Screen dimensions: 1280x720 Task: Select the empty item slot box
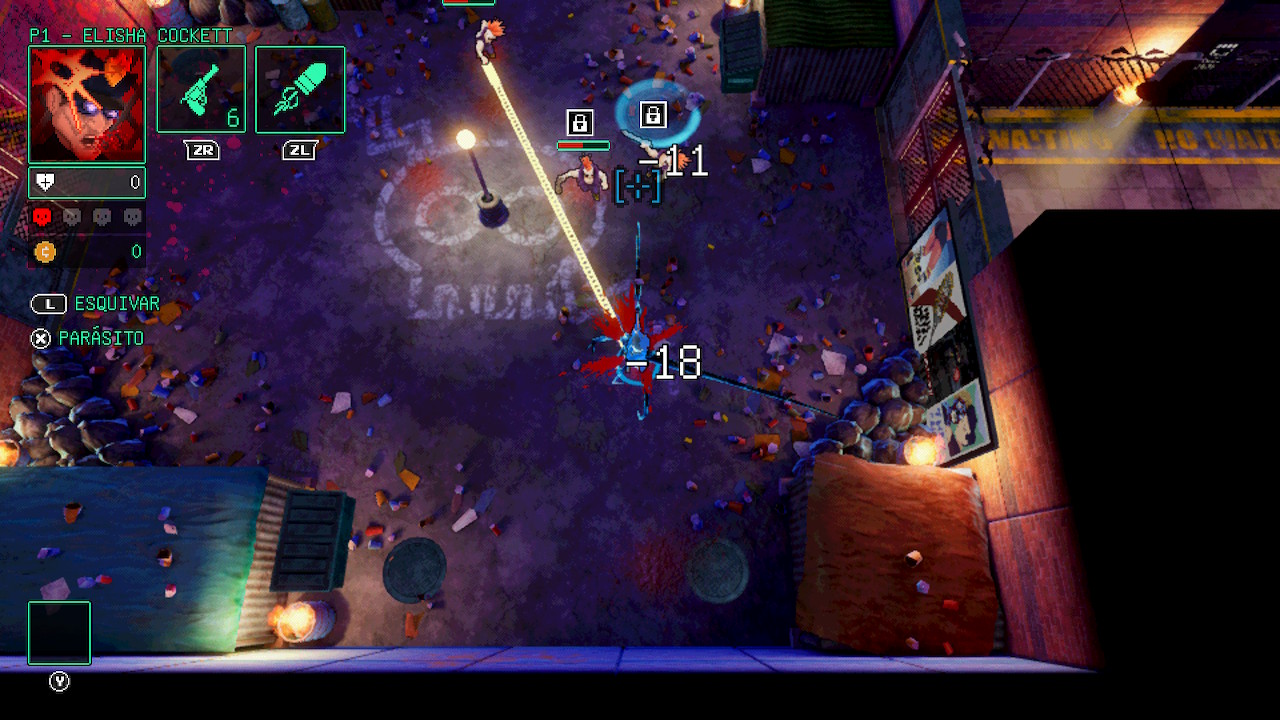(59, 633)
